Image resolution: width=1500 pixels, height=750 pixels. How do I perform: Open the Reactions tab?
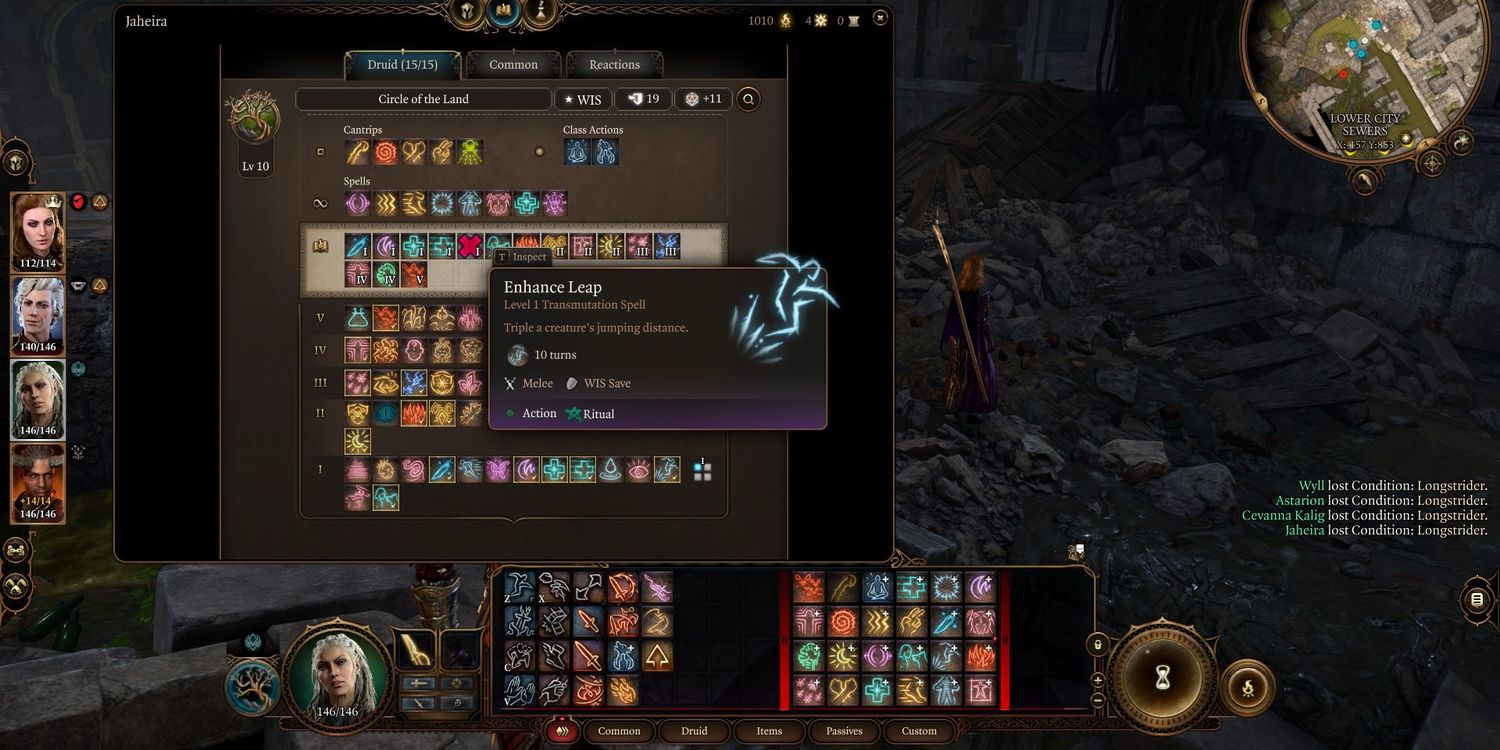click(614, 65)
